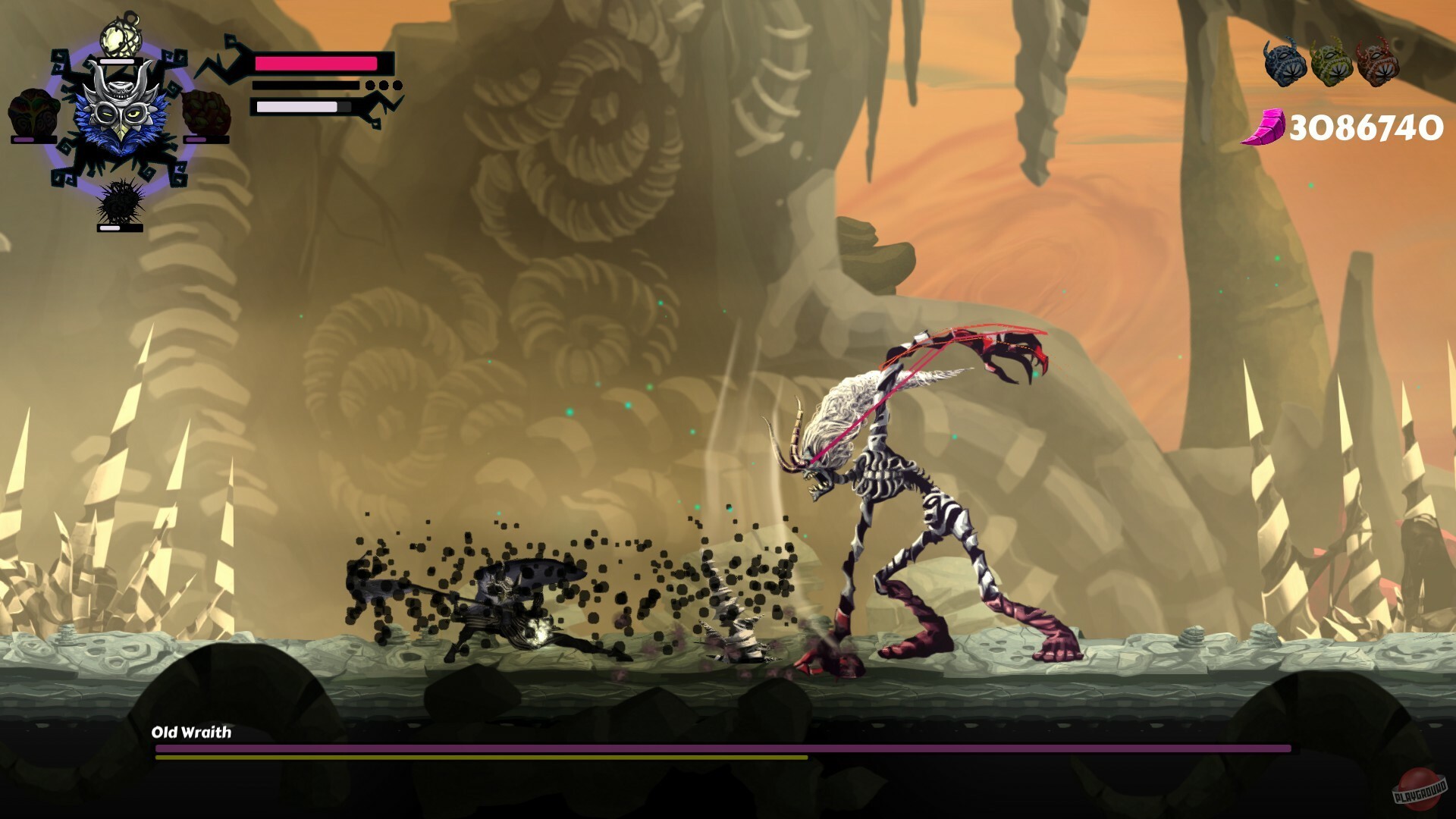
Task: Click the white shield meter in the HUD
Action: click(297, 108)
